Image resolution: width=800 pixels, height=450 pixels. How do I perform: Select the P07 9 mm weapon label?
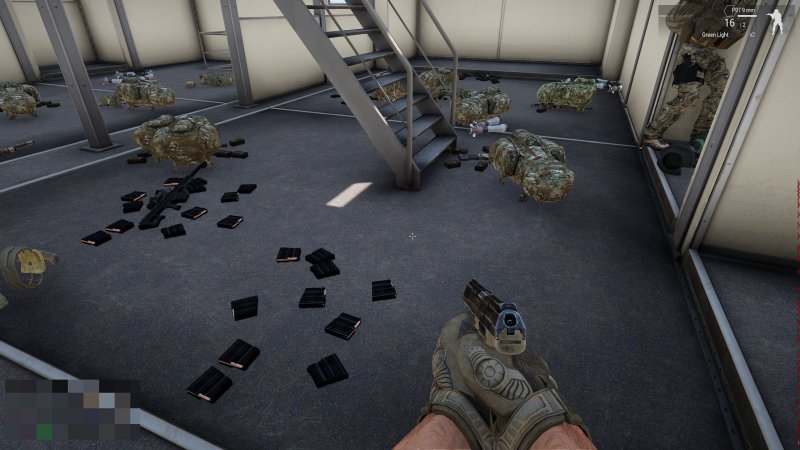(x=742, y=9)
